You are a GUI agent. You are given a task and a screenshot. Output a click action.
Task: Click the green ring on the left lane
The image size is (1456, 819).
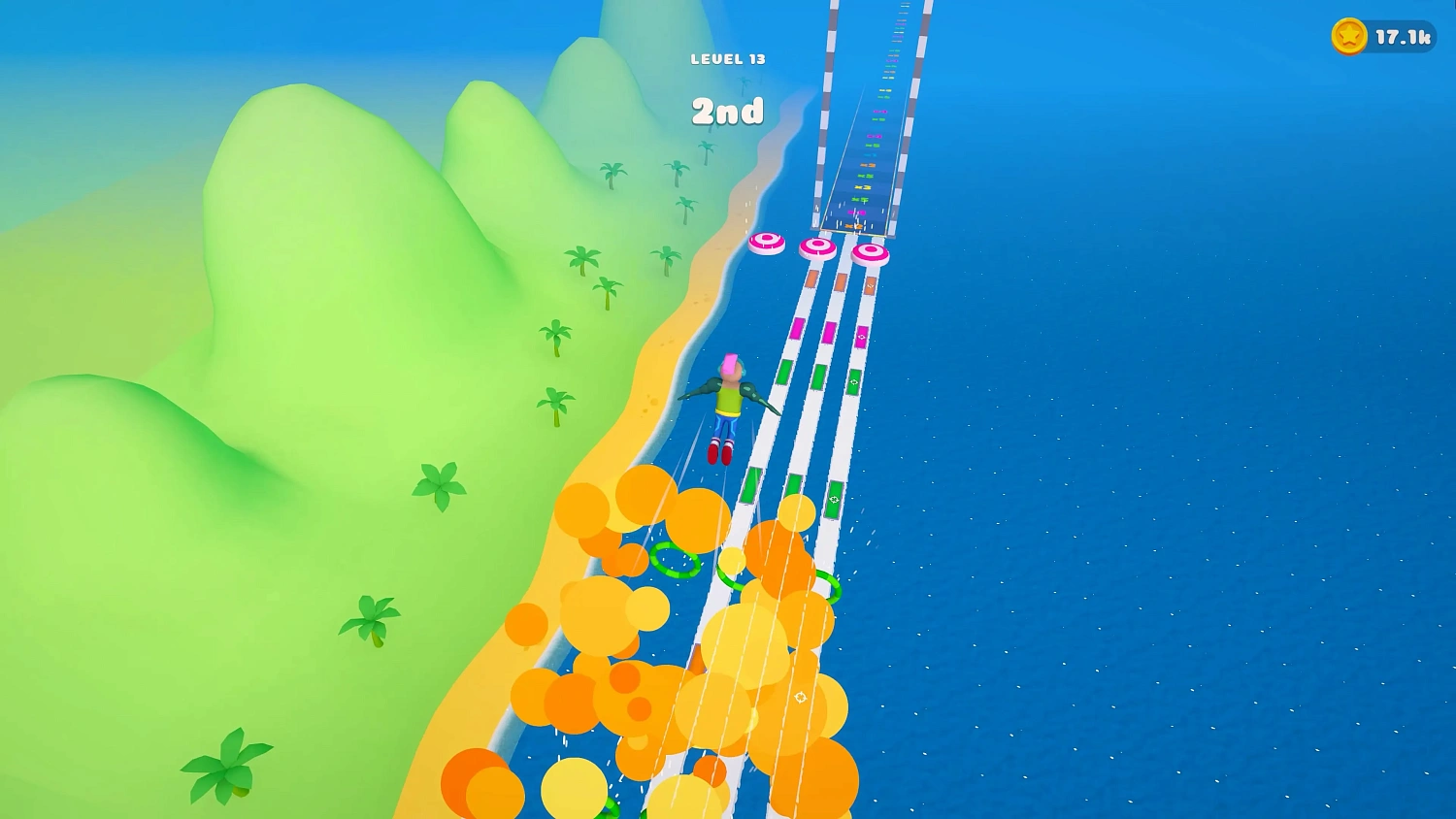coord(677,560)
